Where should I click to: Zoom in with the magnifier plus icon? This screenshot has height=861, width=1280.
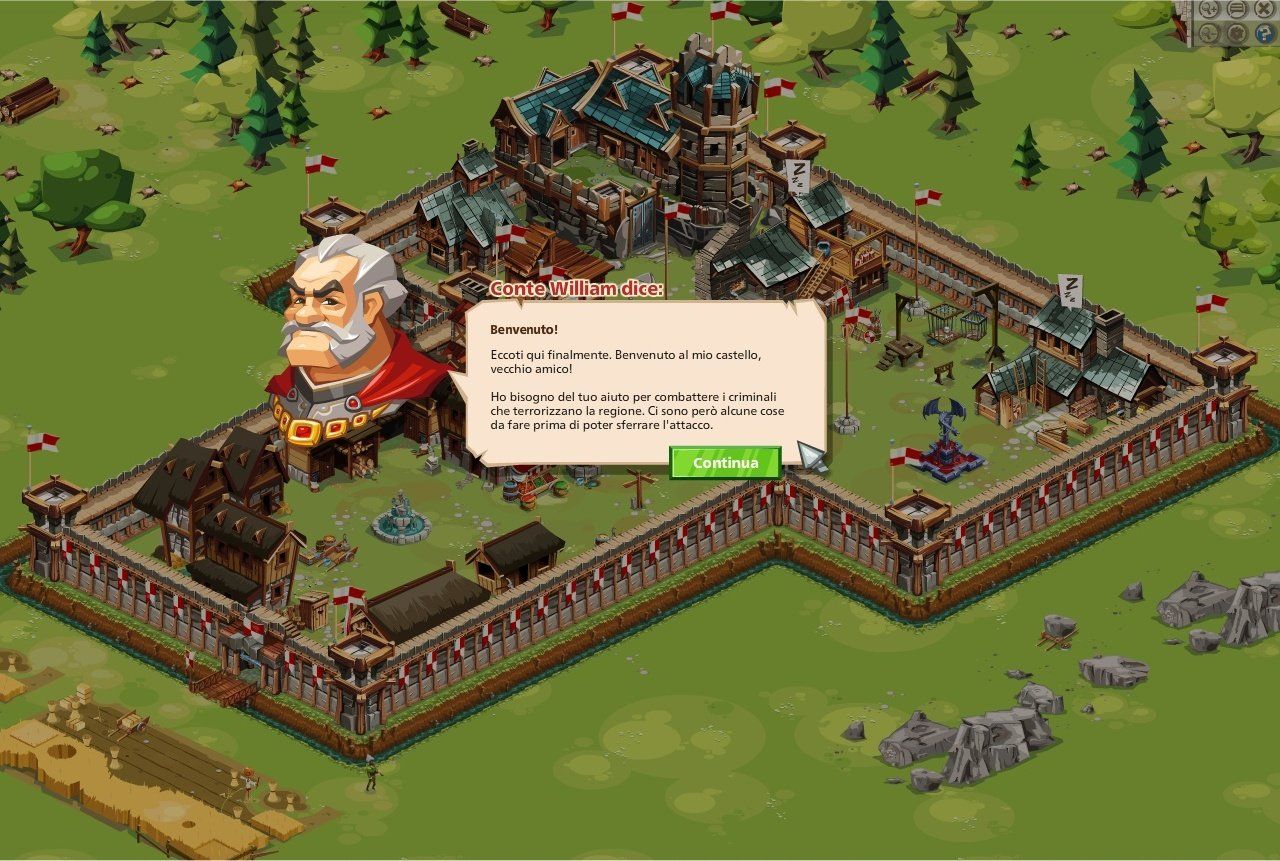pos(1209,9)
